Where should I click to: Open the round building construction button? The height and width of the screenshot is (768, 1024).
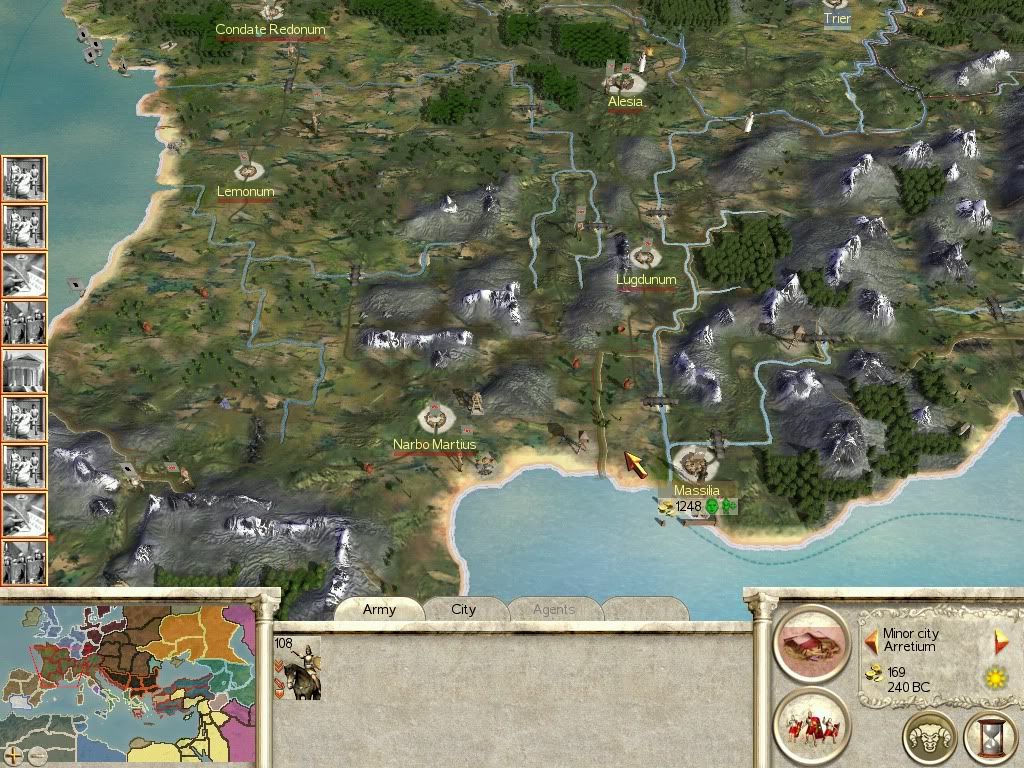click(811, 641)
